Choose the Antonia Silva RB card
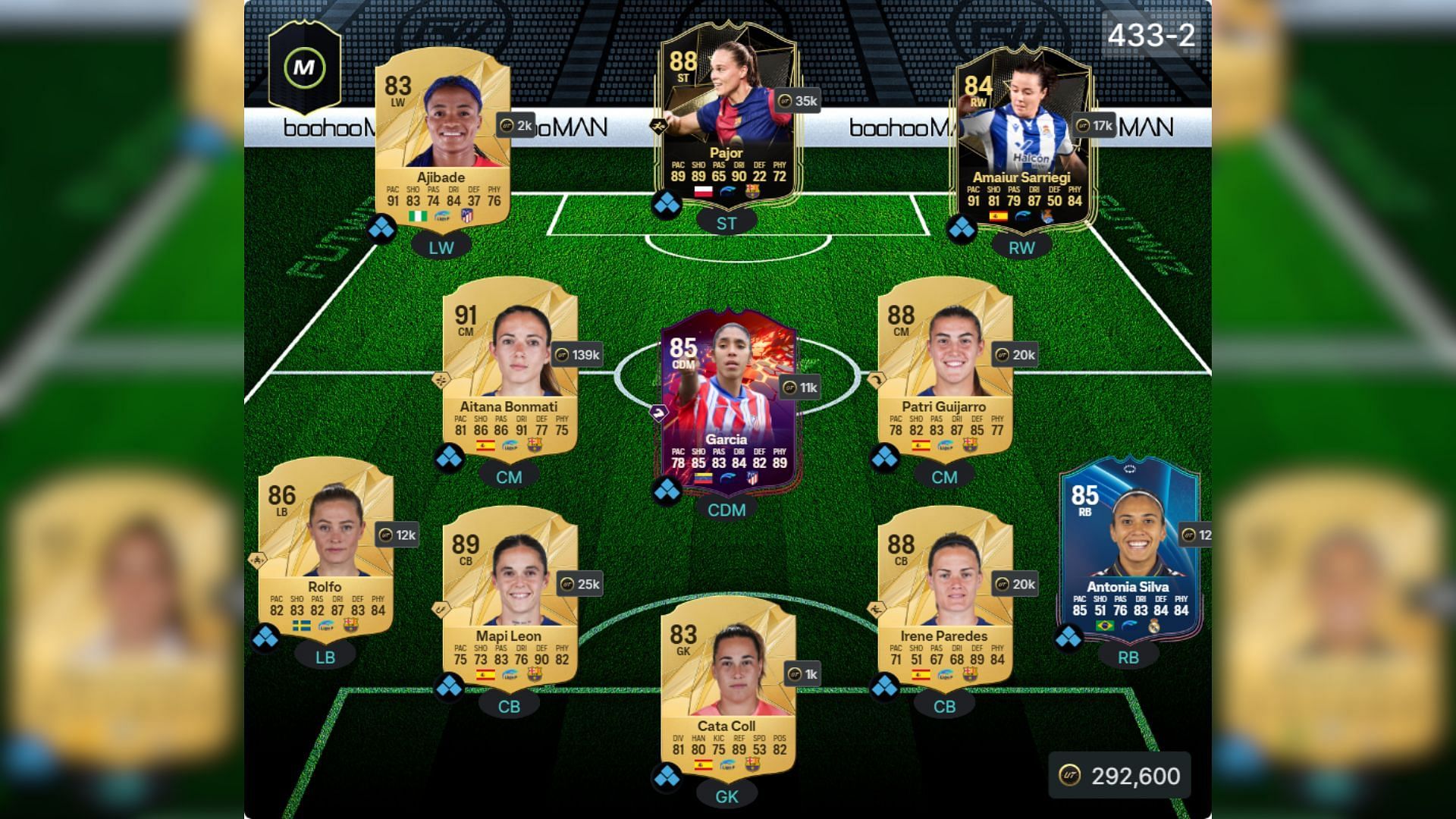The width and height of the screenshot is (1456, 819). 1128,546
